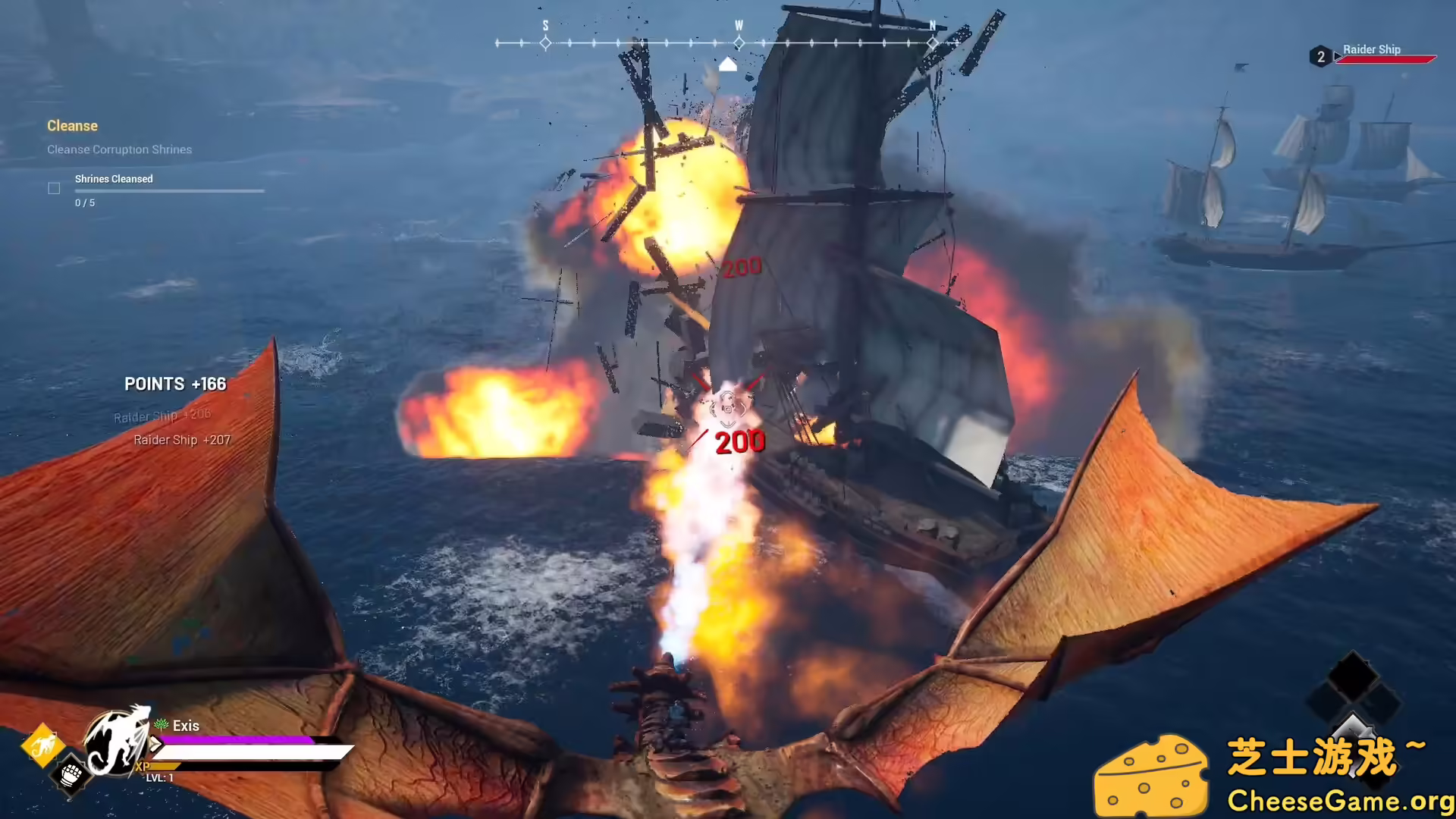Open the Cleanse quest tracker title
This screenshot has width=1456, height=819.
click(72, 126)
